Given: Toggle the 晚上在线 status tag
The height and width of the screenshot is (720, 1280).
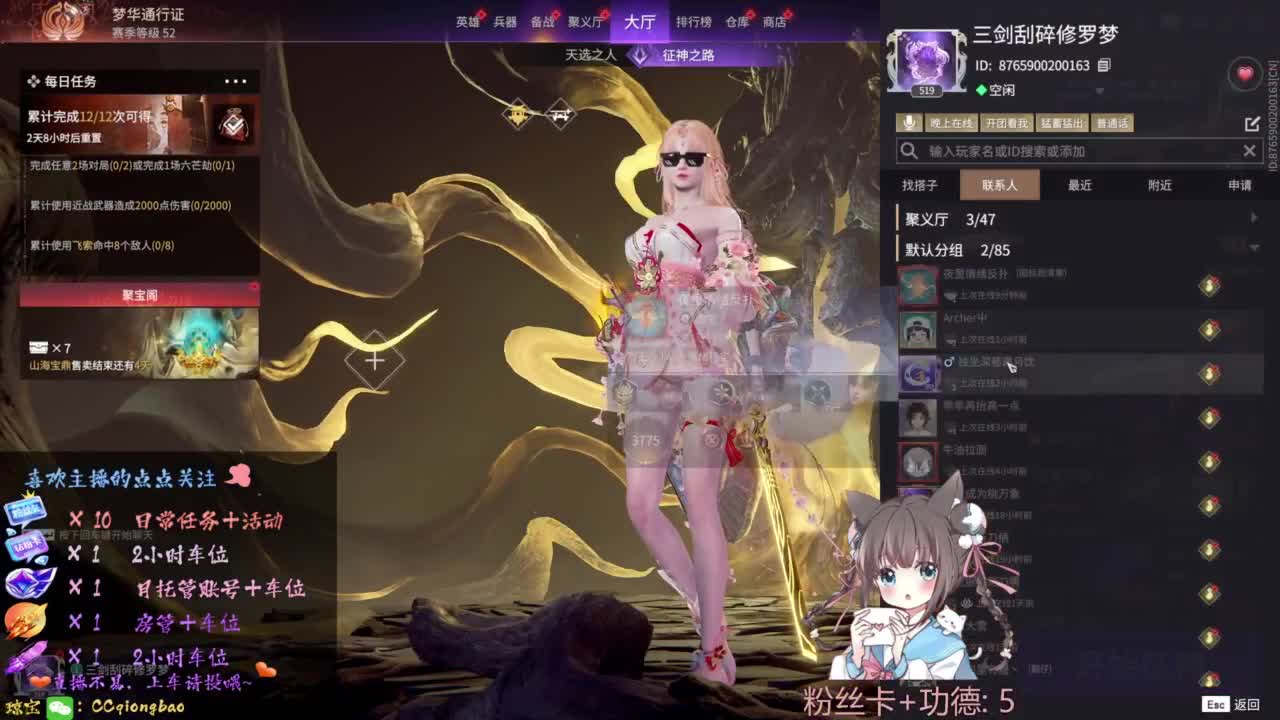Looking at the screenshot, I should (x=950, y=121).
